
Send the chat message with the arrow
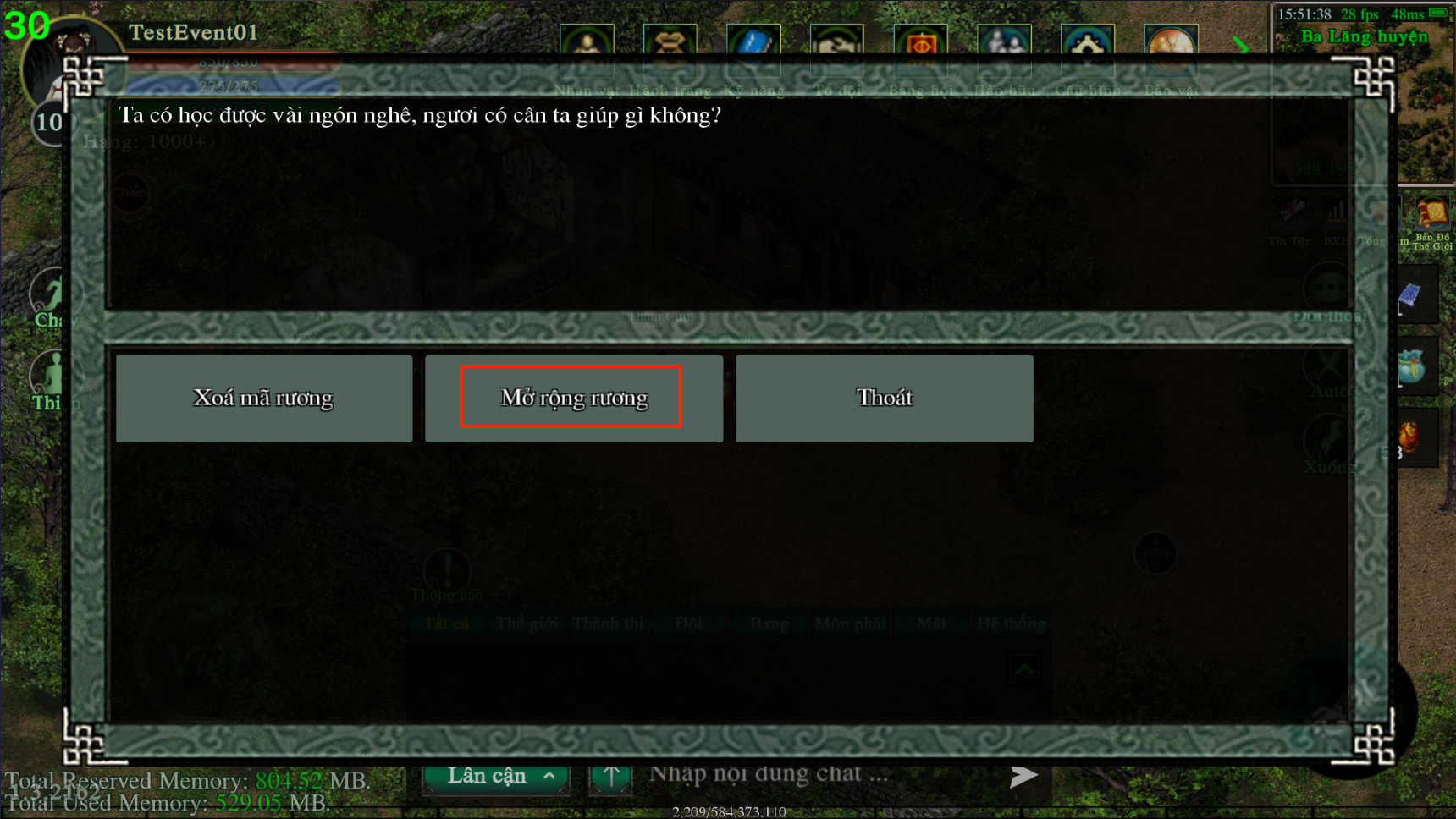point(1023,776)
